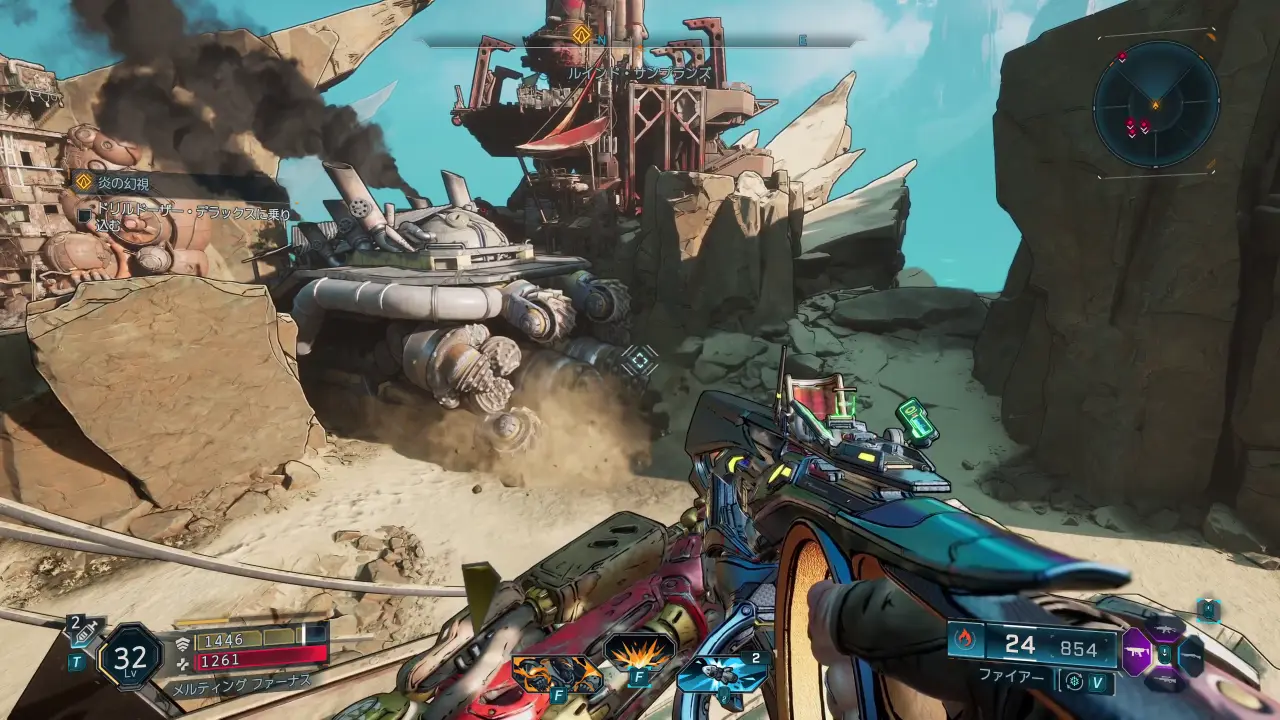Image resolution: width=1280 pixels, height=720 pixels.
Task: Click the level 32 badge
Action: tap(131, 657)
